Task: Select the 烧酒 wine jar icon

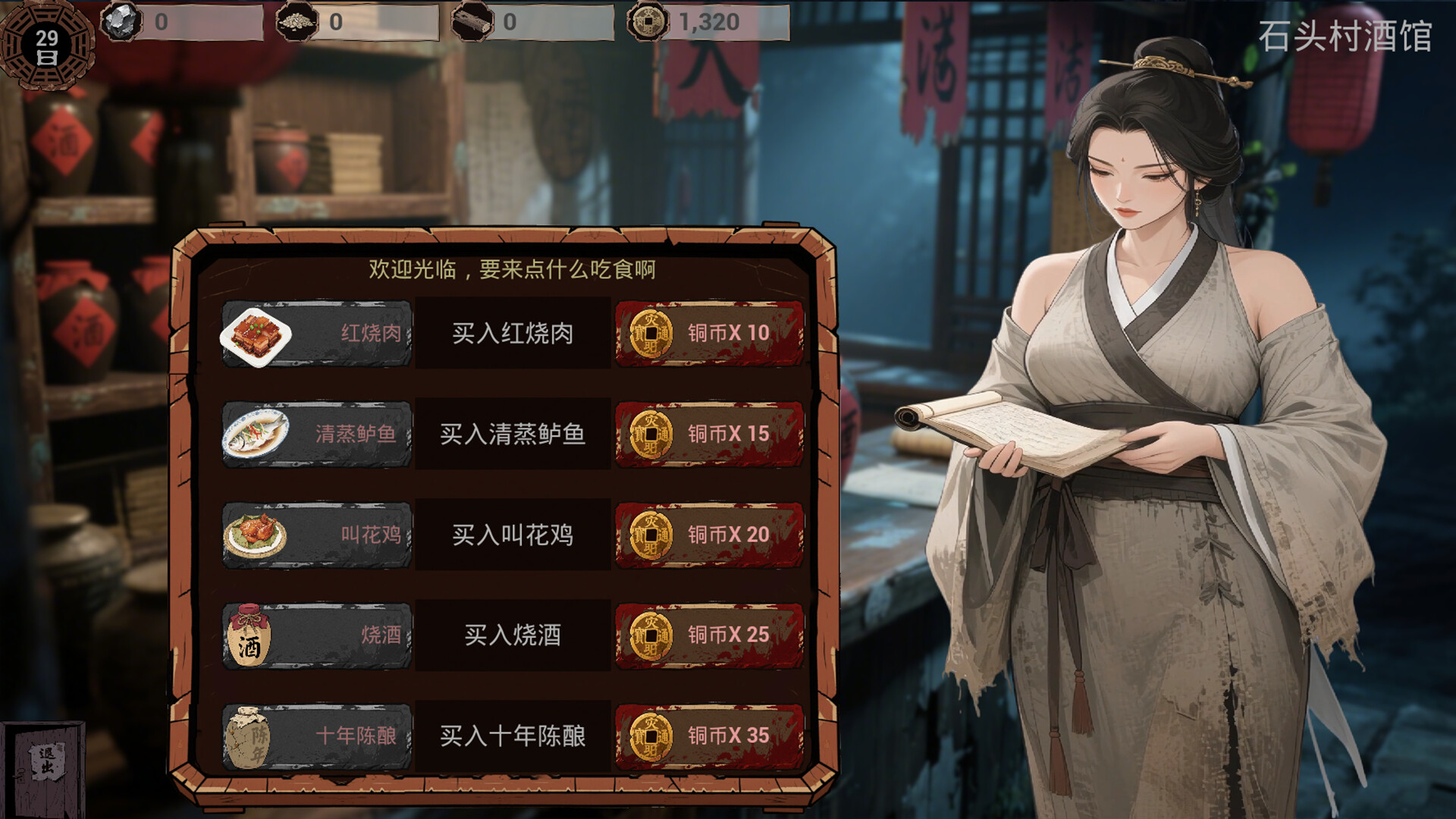Action: pyautogui.click(x=252, y=637)
